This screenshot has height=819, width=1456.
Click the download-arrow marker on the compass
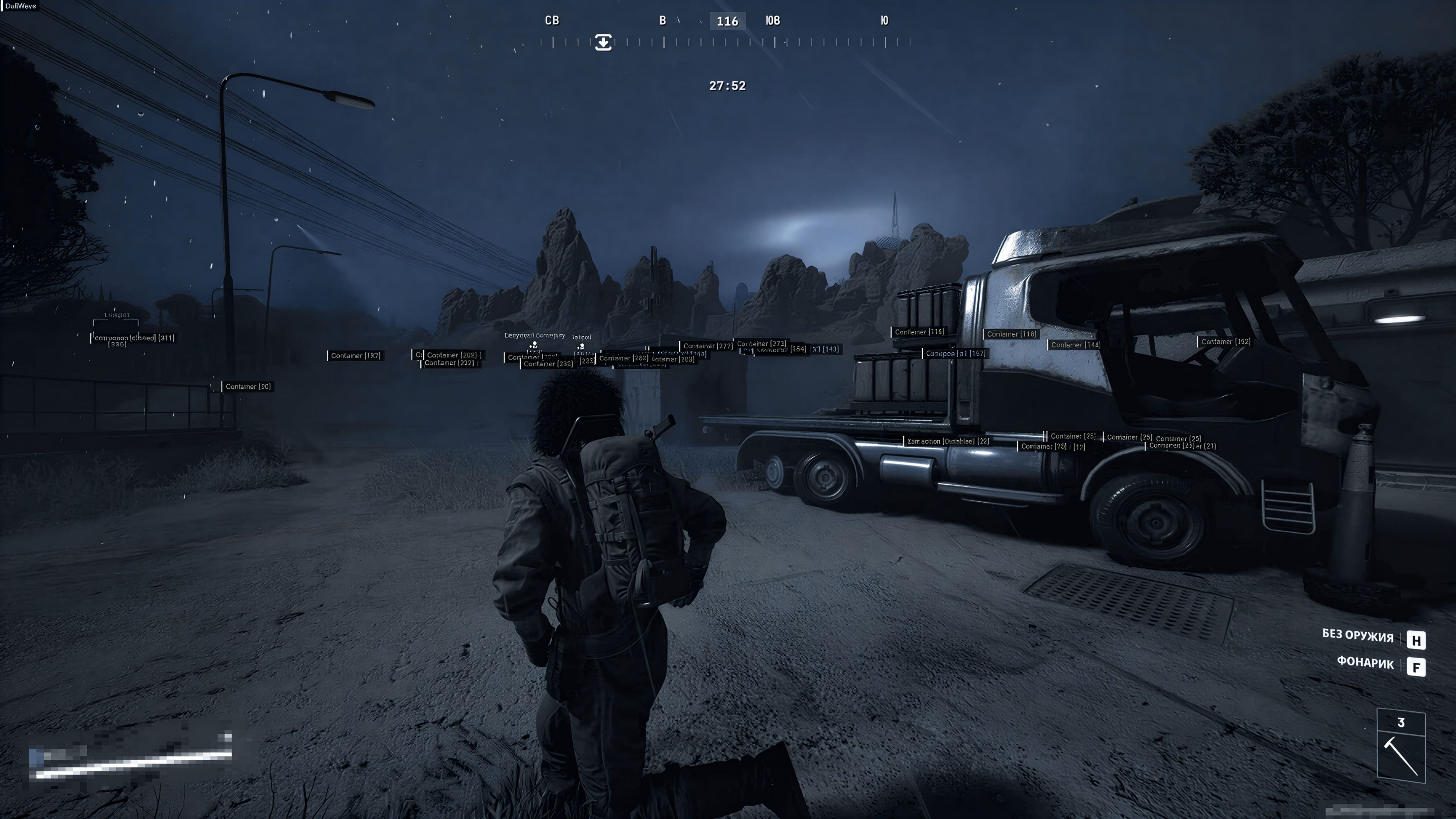click(603, 42)
